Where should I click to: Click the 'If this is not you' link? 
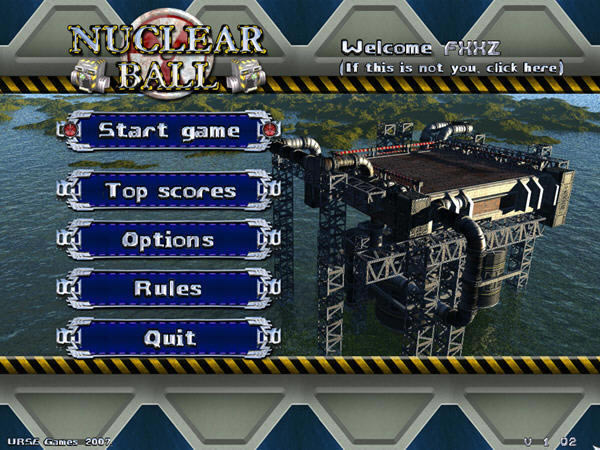(x=452, y=67)
